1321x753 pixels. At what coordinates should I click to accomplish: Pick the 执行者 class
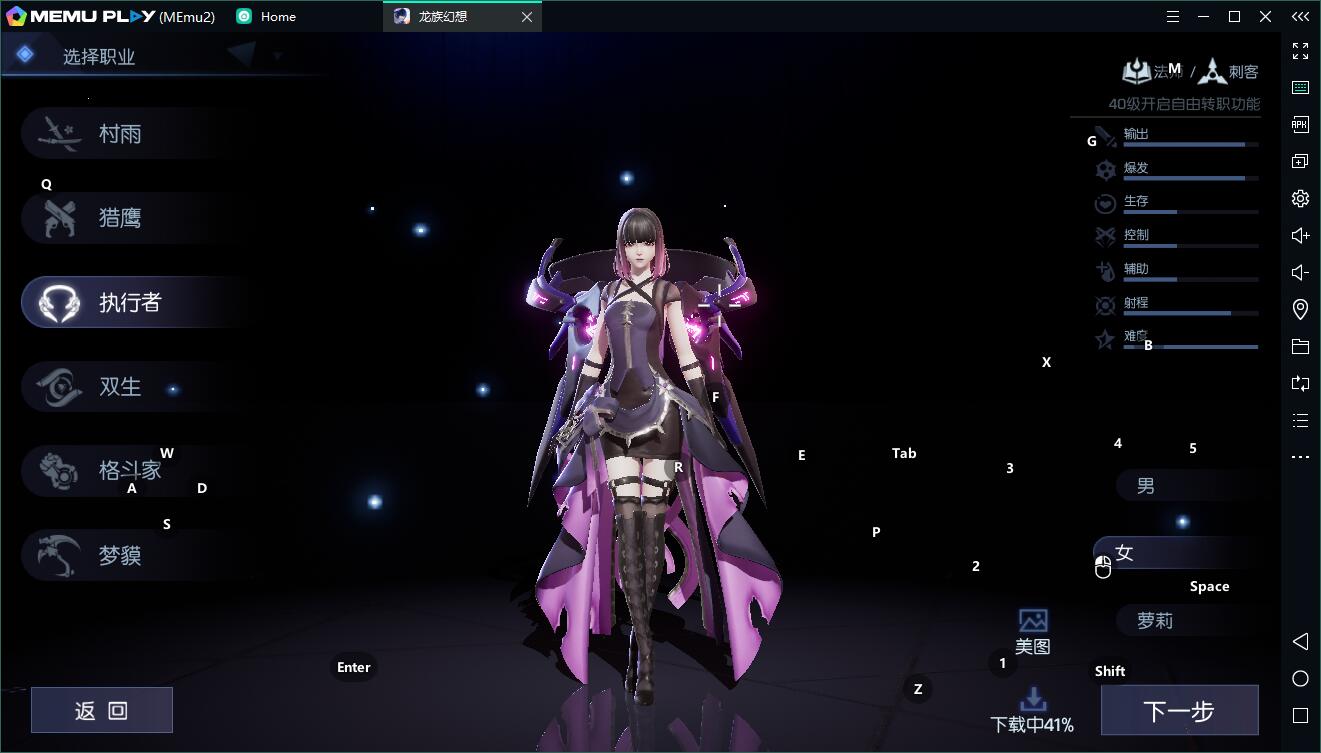click(130, 303)
